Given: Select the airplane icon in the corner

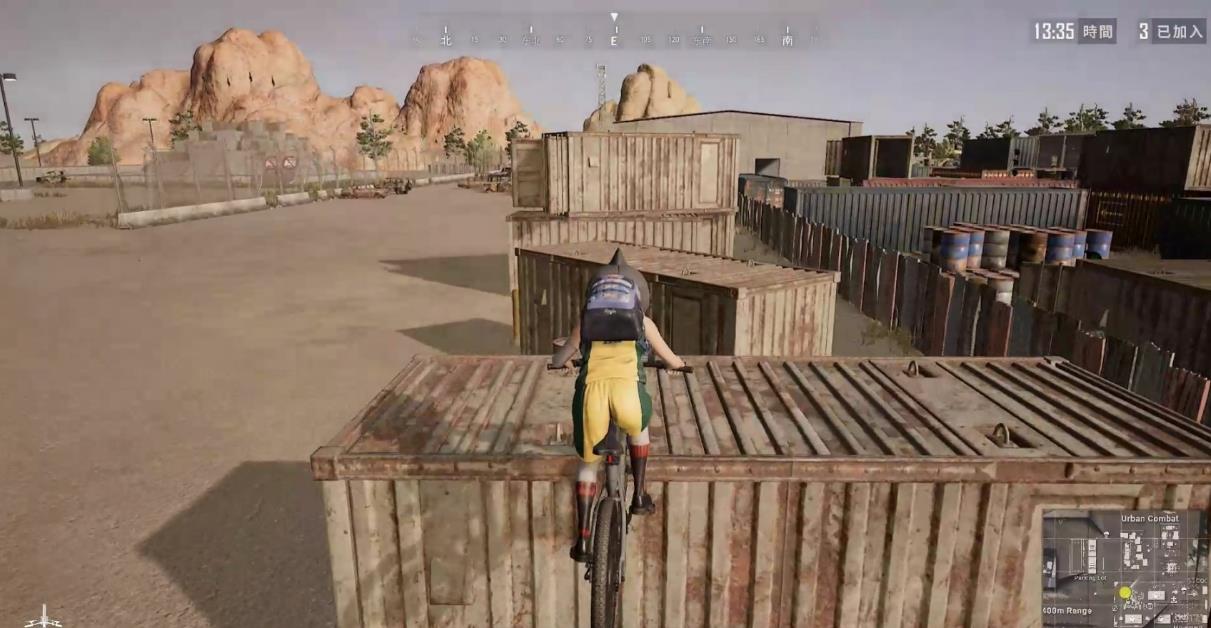Looking at the screenshot, I should [42, 617].
